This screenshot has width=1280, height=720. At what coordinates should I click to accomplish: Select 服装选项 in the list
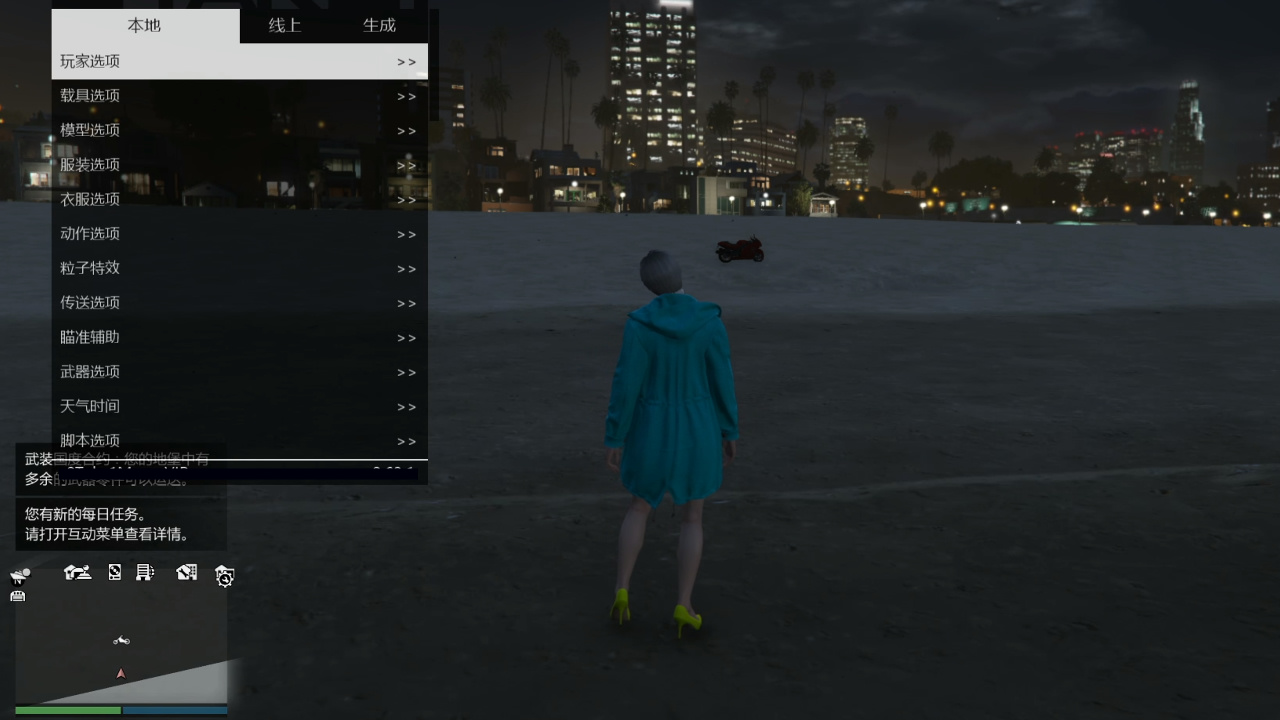click(239, 165)
